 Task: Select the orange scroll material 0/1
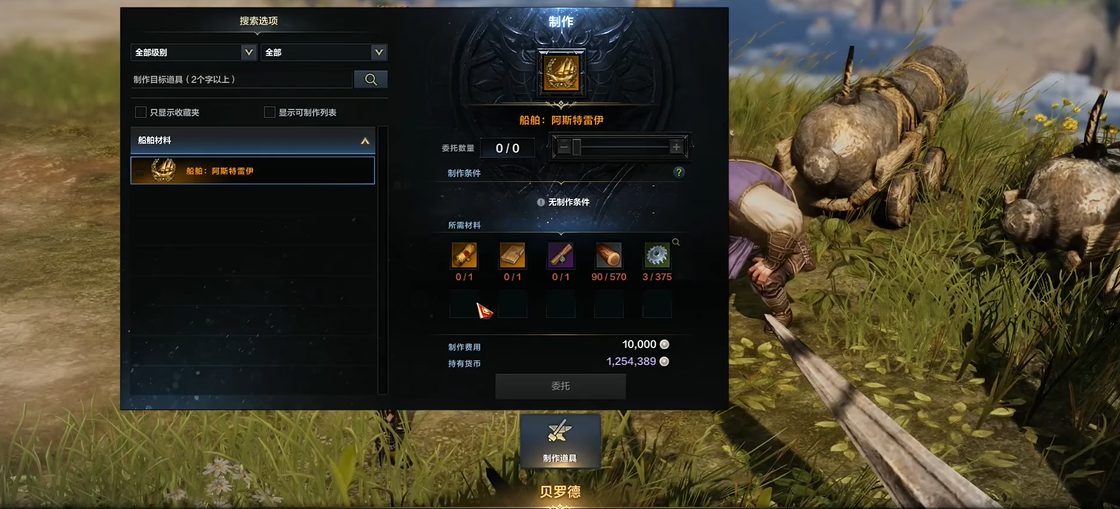tap(464, 255)
